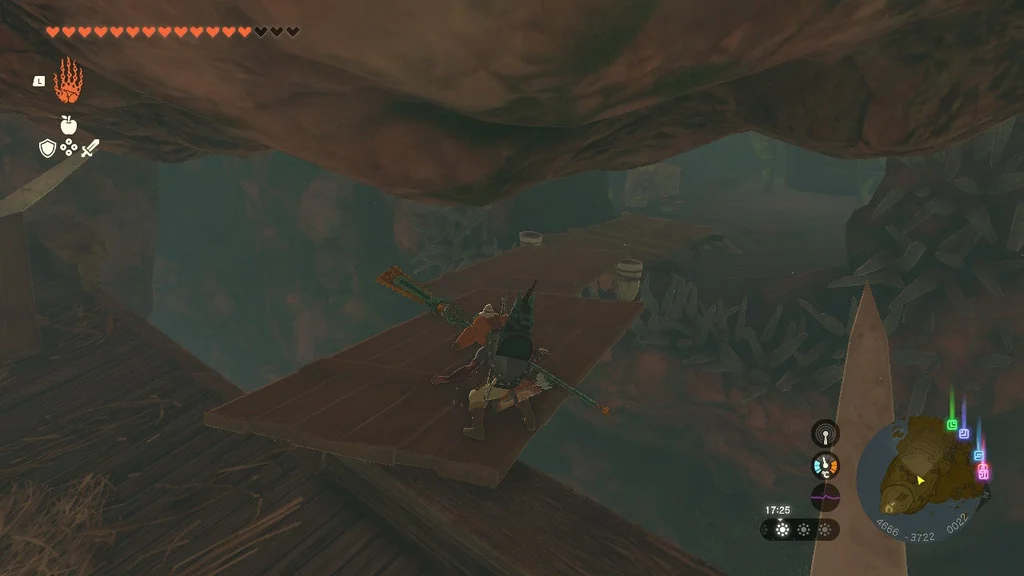Click the sensor antenna icon
Image resolution: width=1024 pixels, height=576 pixels.
(x=825, y=434)
